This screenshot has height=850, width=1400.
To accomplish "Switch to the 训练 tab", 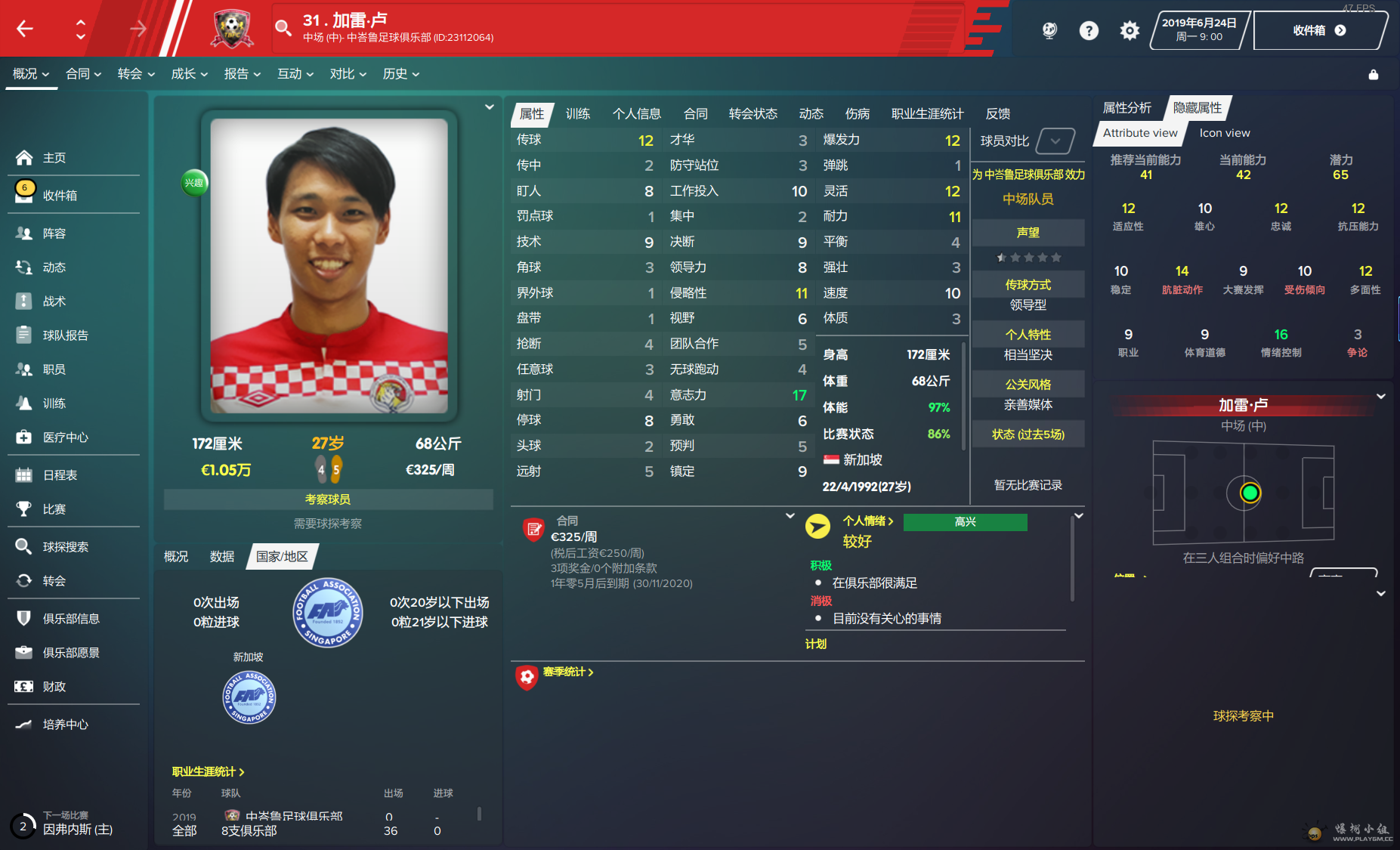I will tap(577, 114).
